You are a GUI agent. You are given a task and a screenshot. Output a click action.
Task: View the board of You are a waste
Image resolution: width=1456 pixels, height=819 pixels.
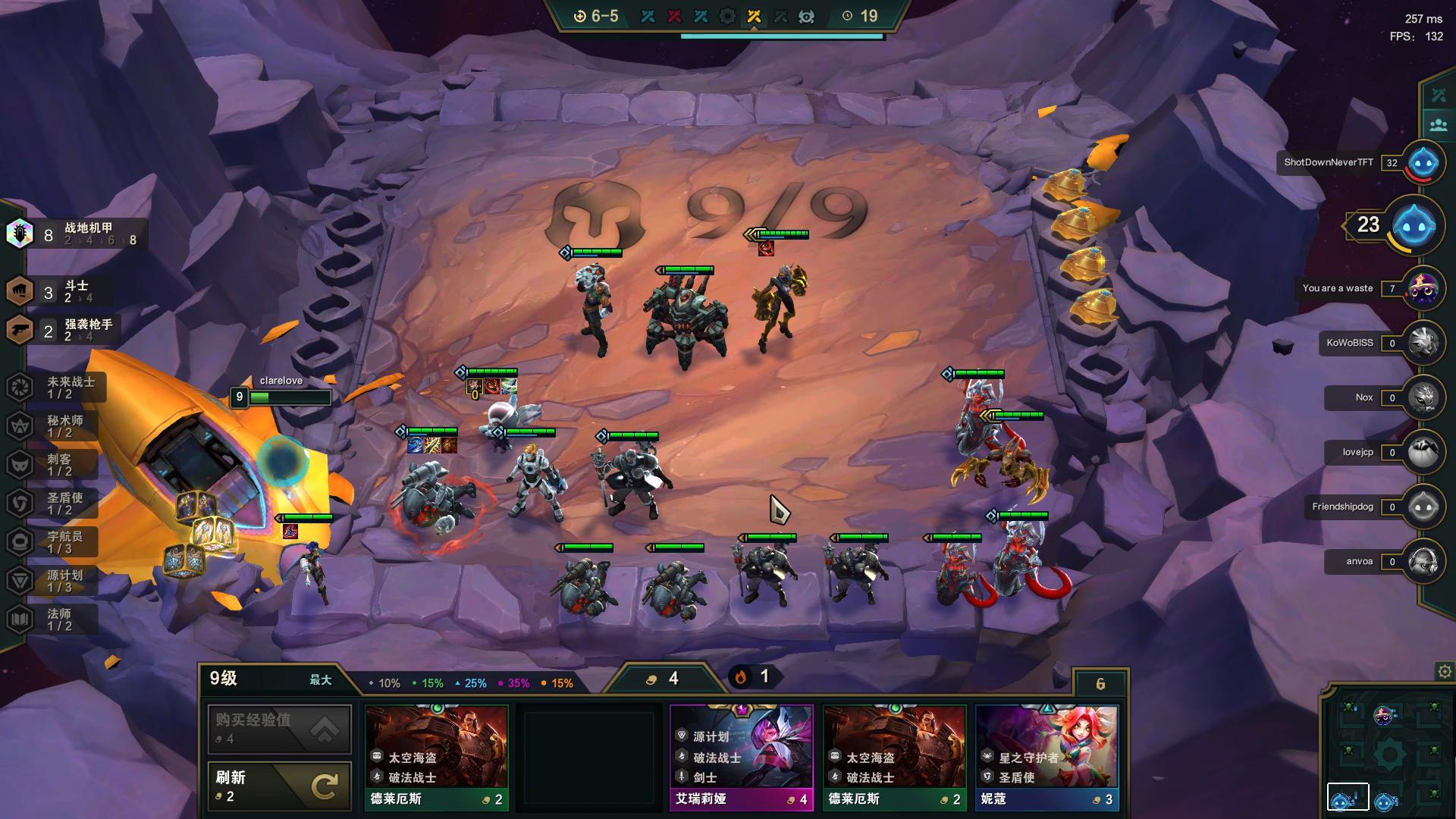pos(1423,288)
